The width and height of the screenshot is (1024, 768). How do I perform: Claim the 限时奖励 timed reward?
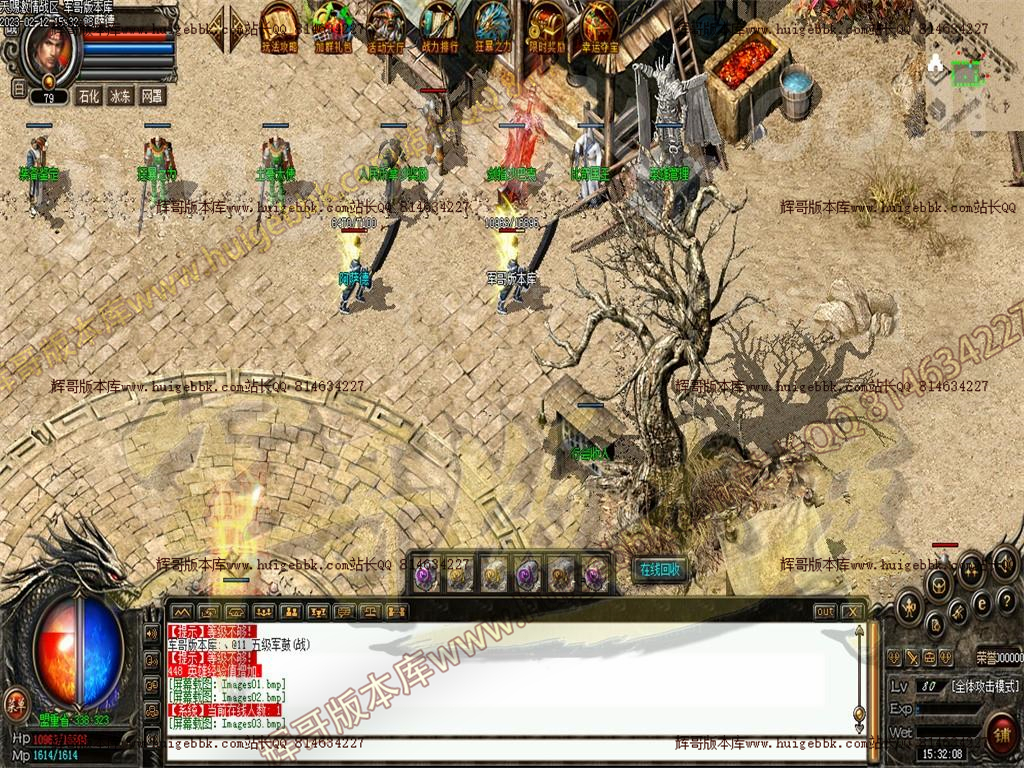[x=546, y=27]
